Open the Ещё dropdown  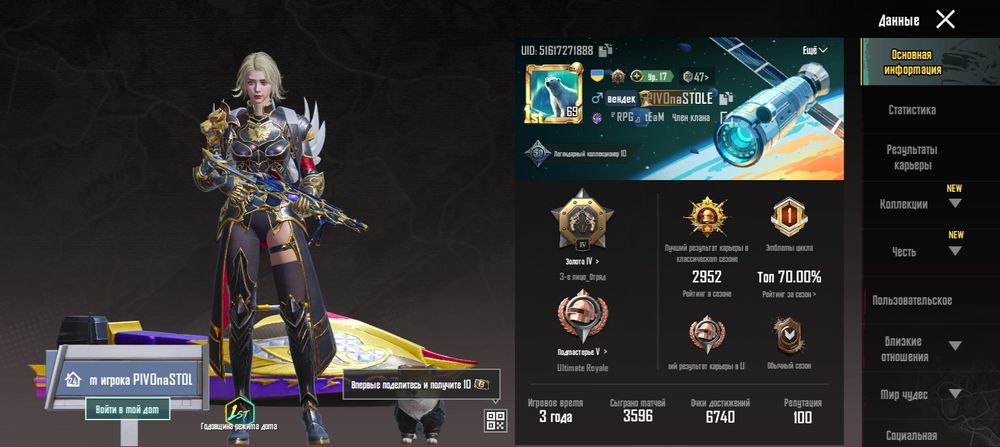tap(814, 50)
